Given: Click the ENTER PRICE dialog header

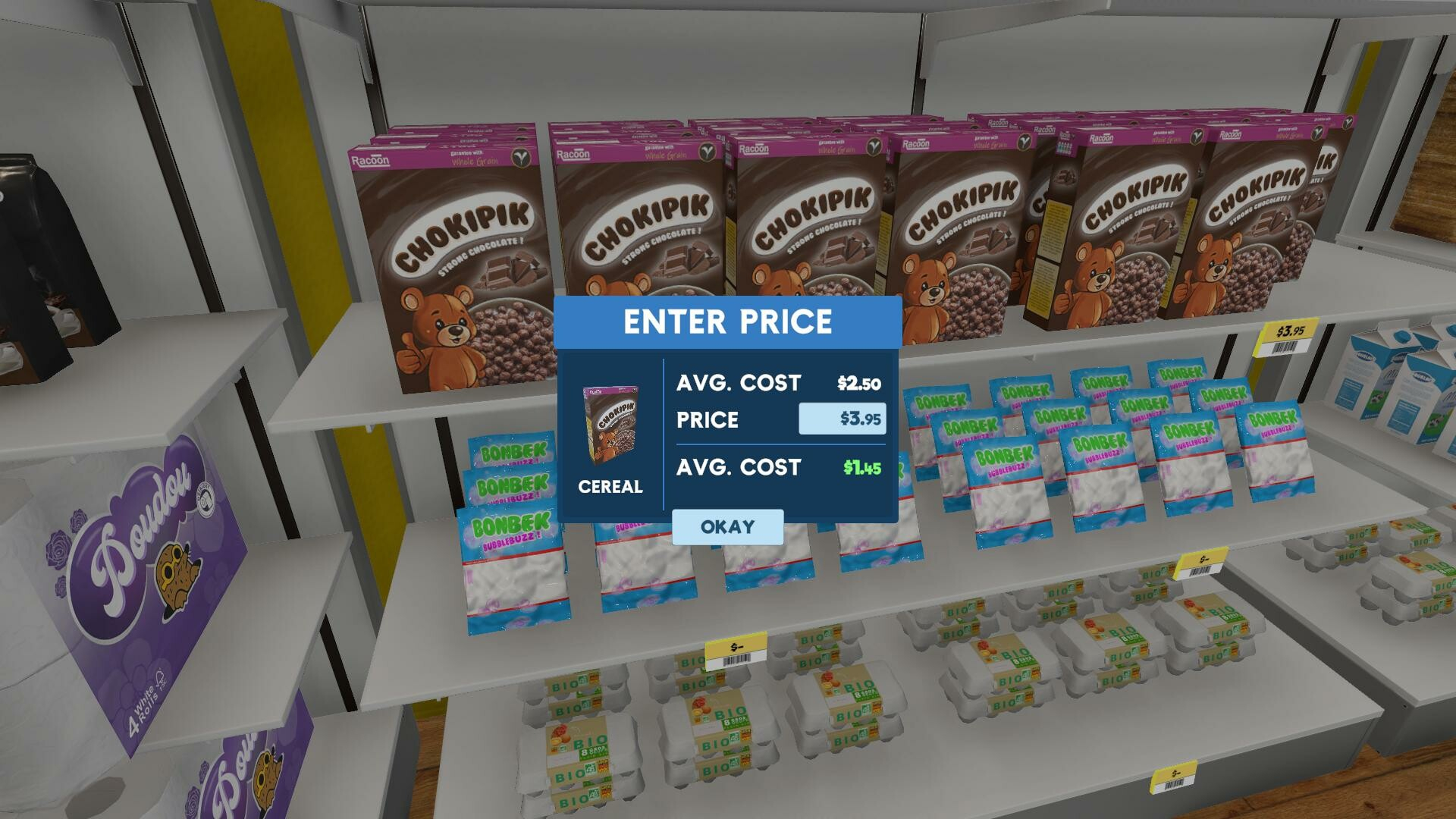Looking at the screenshot, I should pyautogui.click(x=726, y=322).
